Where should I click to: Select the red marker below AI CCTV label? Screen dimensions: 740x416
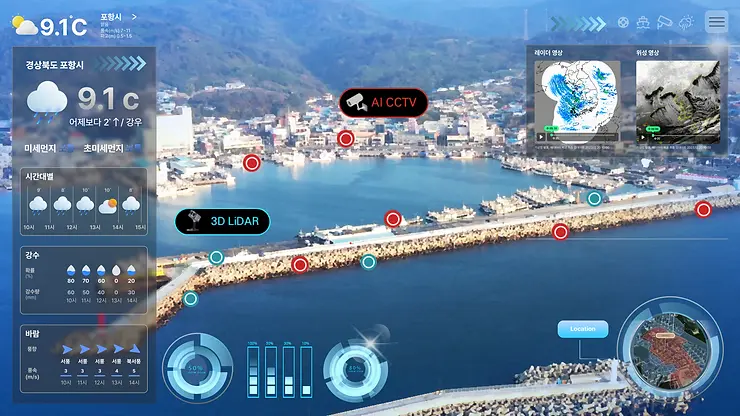click(346, 139)
